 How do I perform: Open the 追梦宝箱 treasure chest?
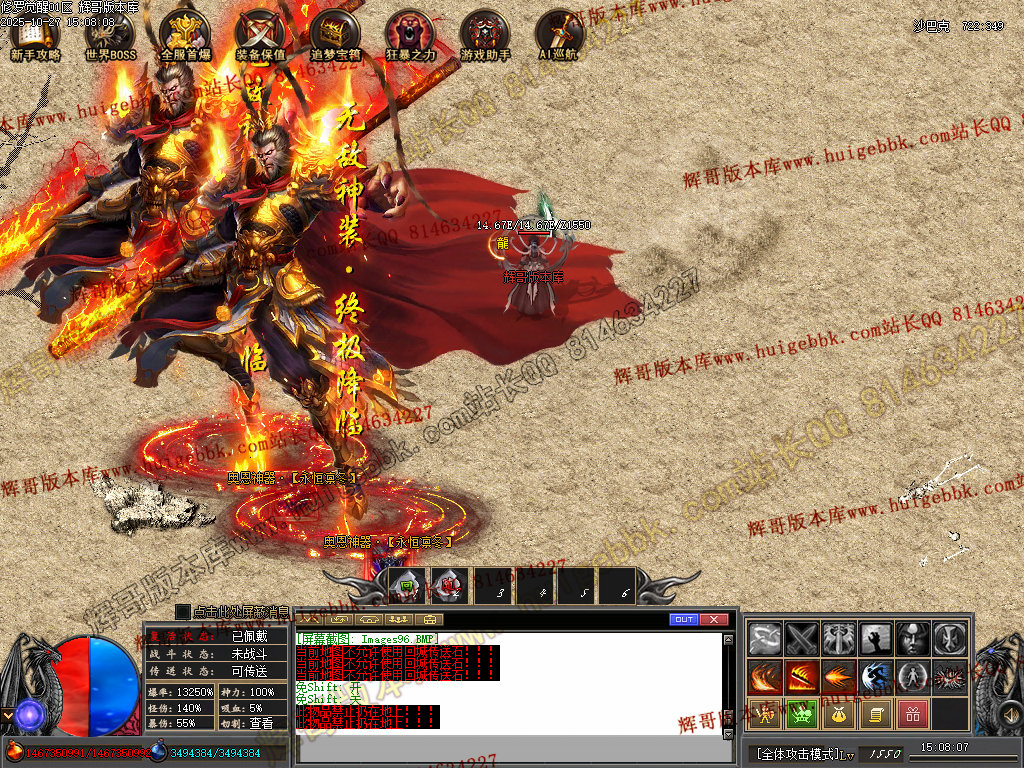pos(335,37)
